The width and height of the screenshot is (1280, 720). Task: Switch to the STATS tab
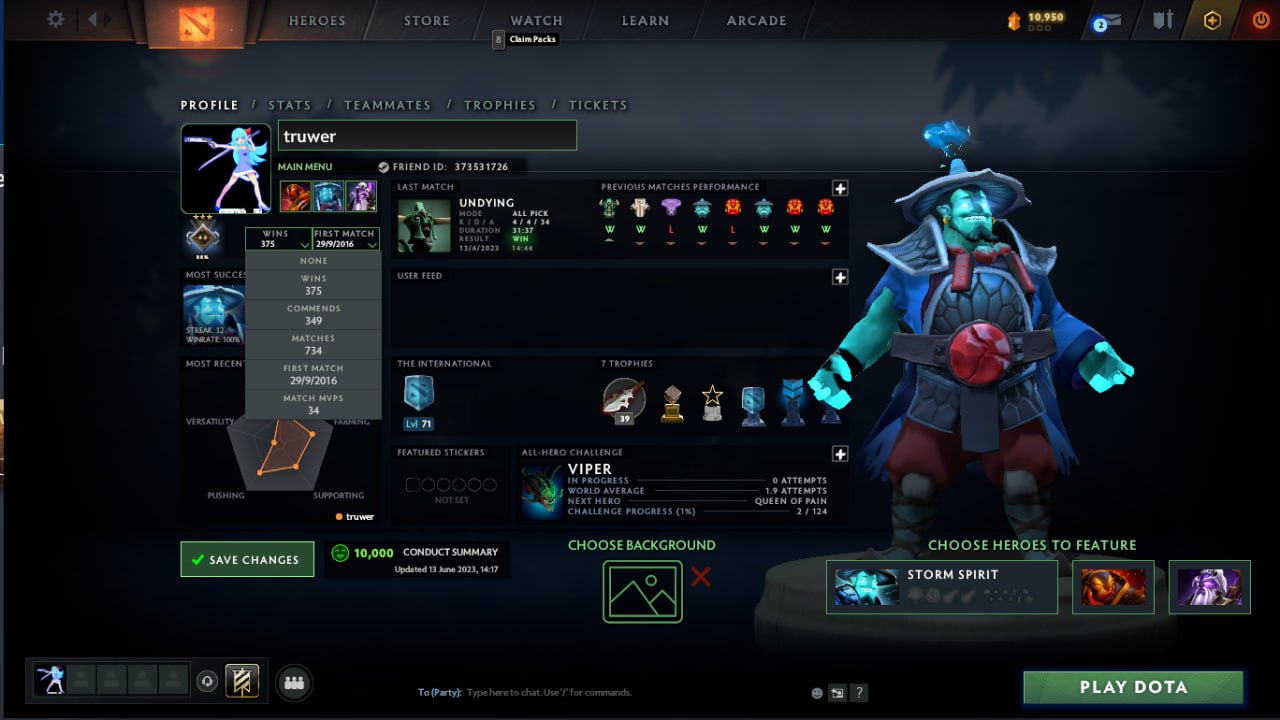click(289, 104)
